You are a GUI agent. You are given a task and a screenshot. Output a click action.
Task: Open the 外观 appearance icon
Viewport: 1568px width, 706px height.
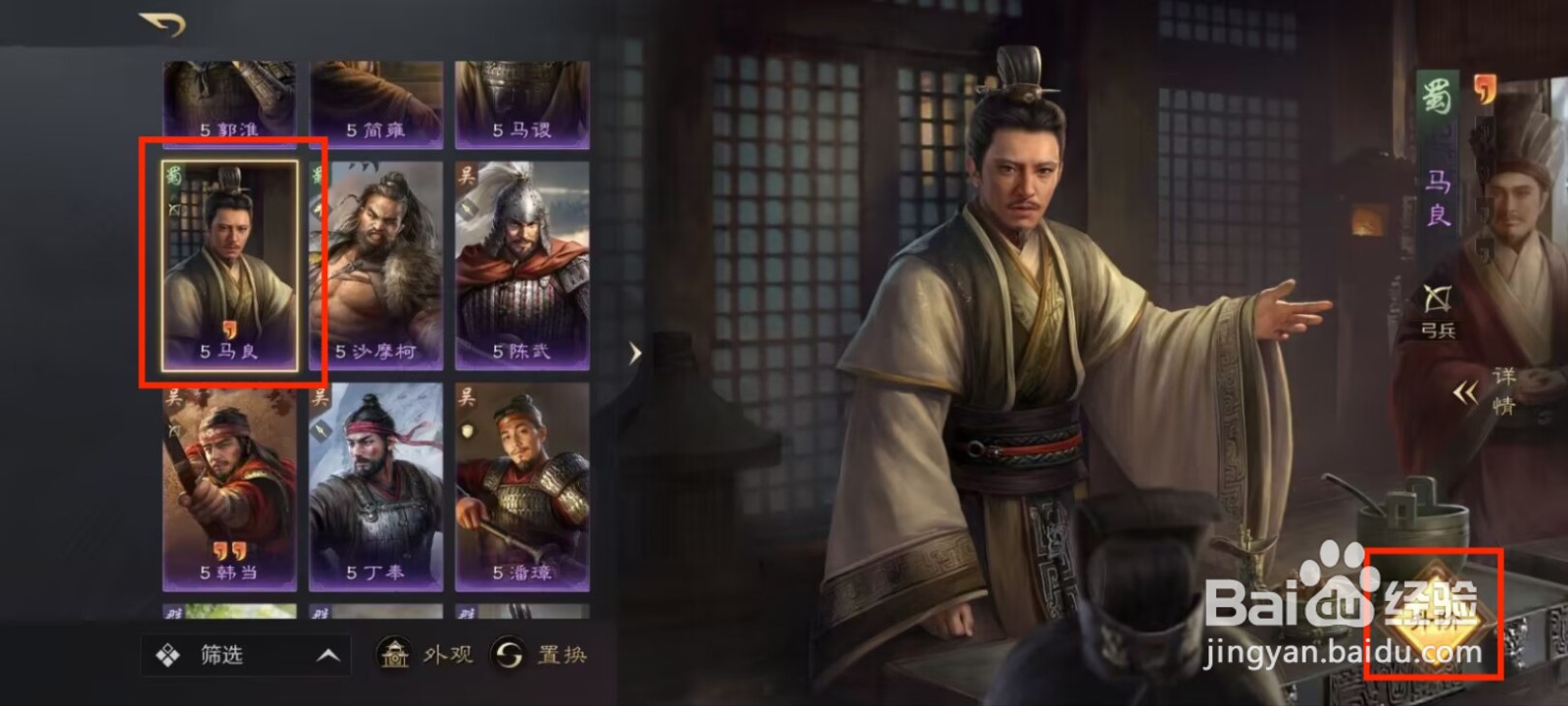(395, 655)
